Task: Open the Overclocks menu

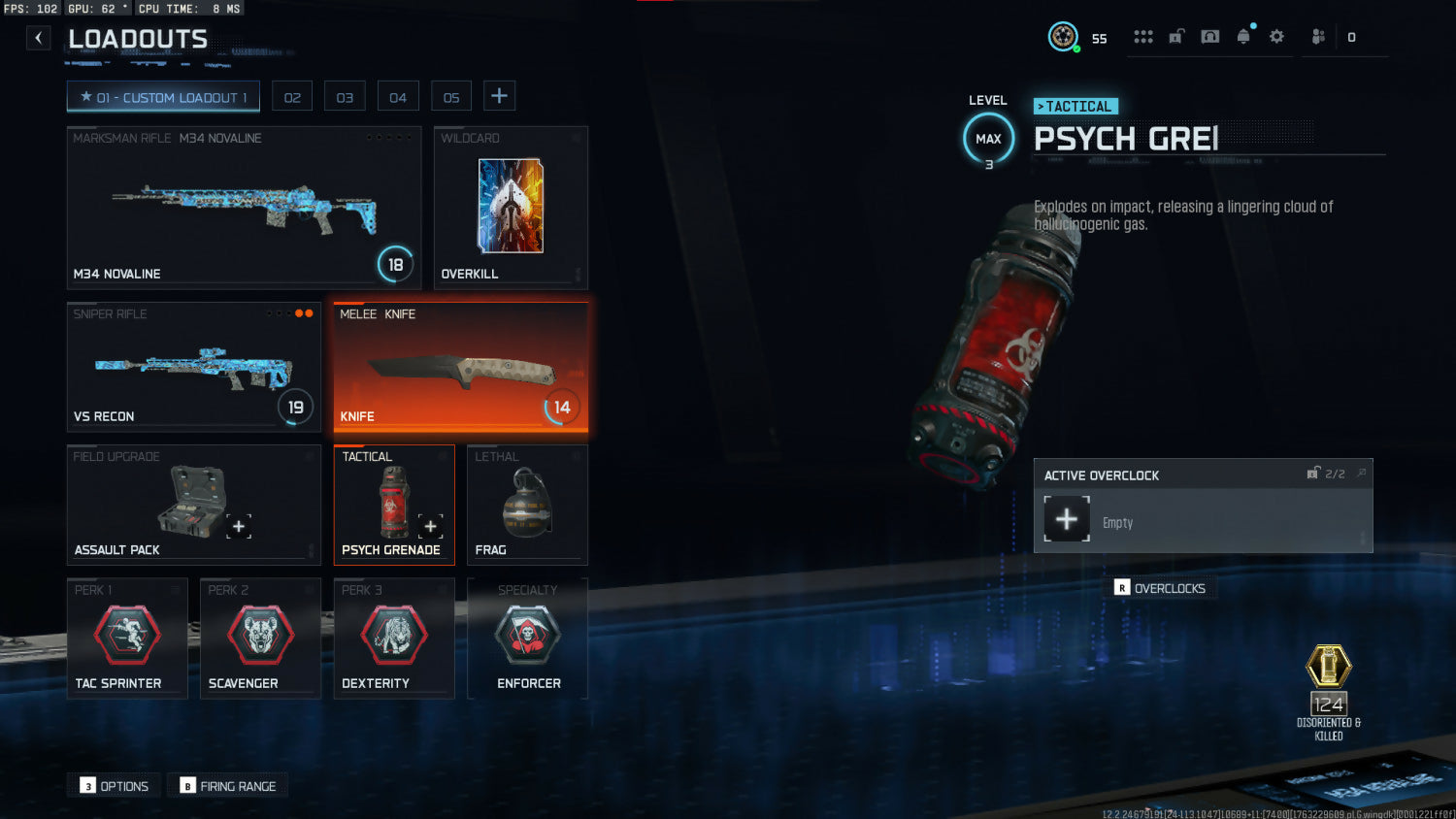Action: pos(1161,588)
